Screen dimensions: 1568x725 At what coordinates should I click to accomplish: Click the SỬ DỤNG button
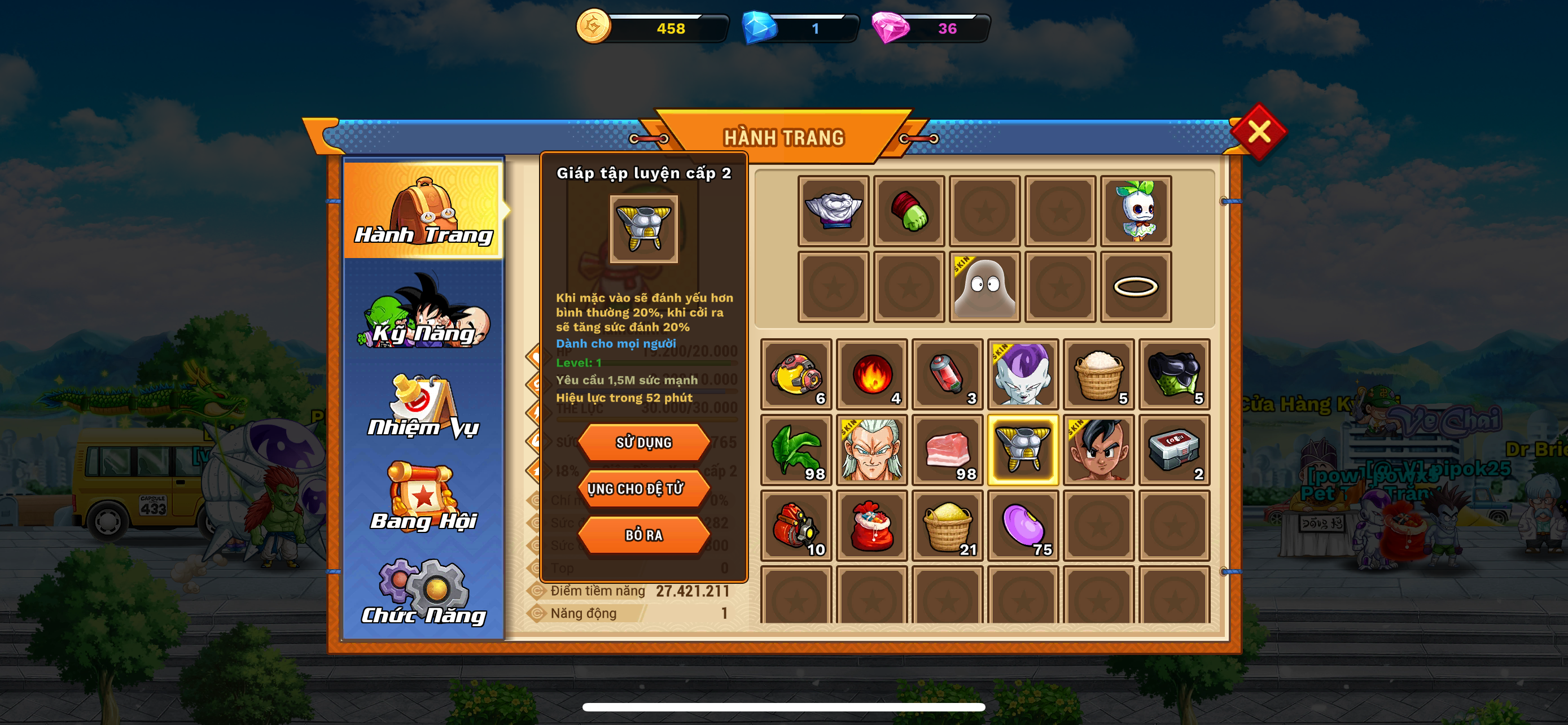click(643, 443)
